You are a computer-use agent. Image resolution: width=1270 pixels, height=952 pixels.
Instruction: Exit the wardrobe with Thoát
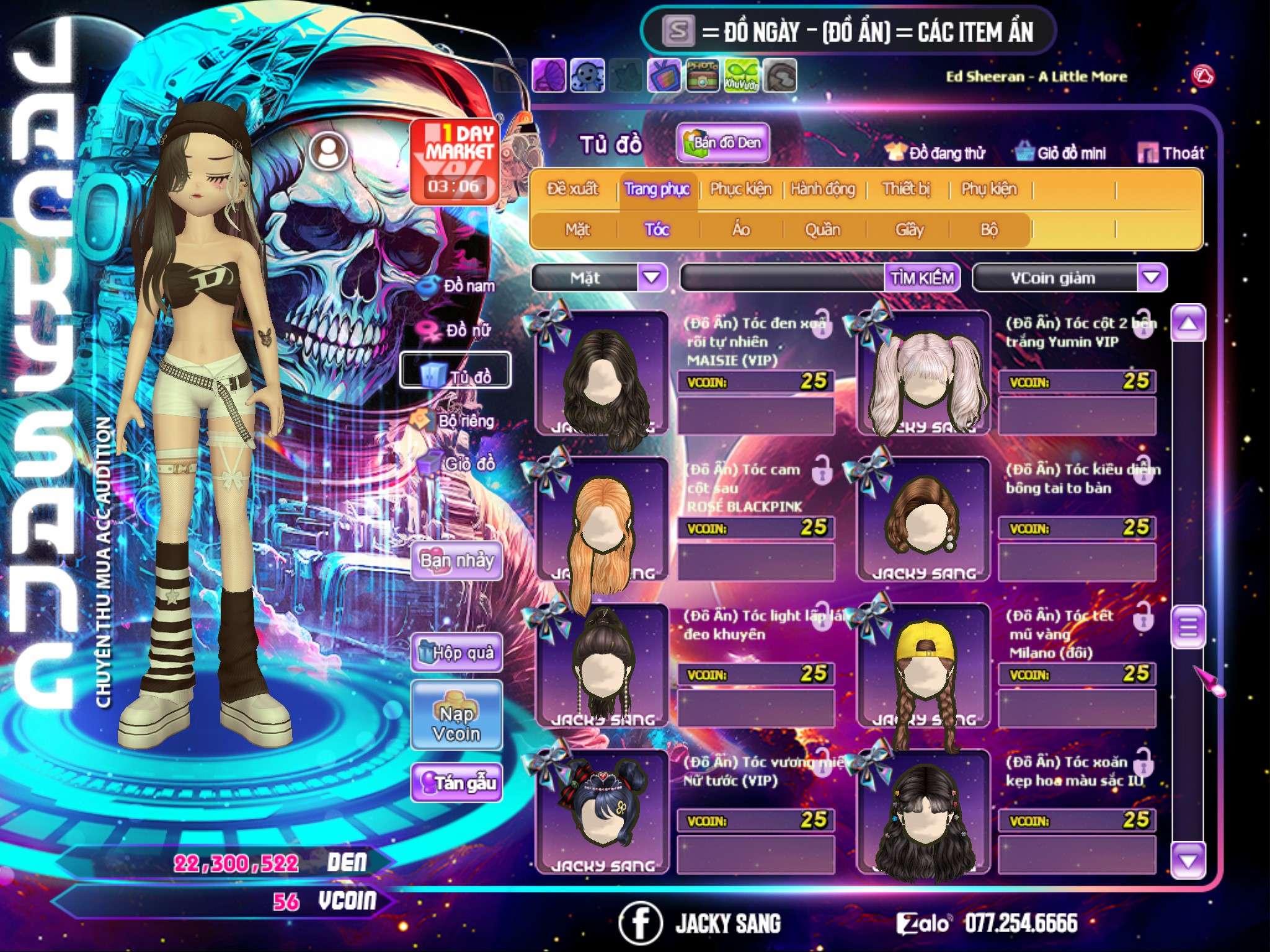click(1171, 153)
